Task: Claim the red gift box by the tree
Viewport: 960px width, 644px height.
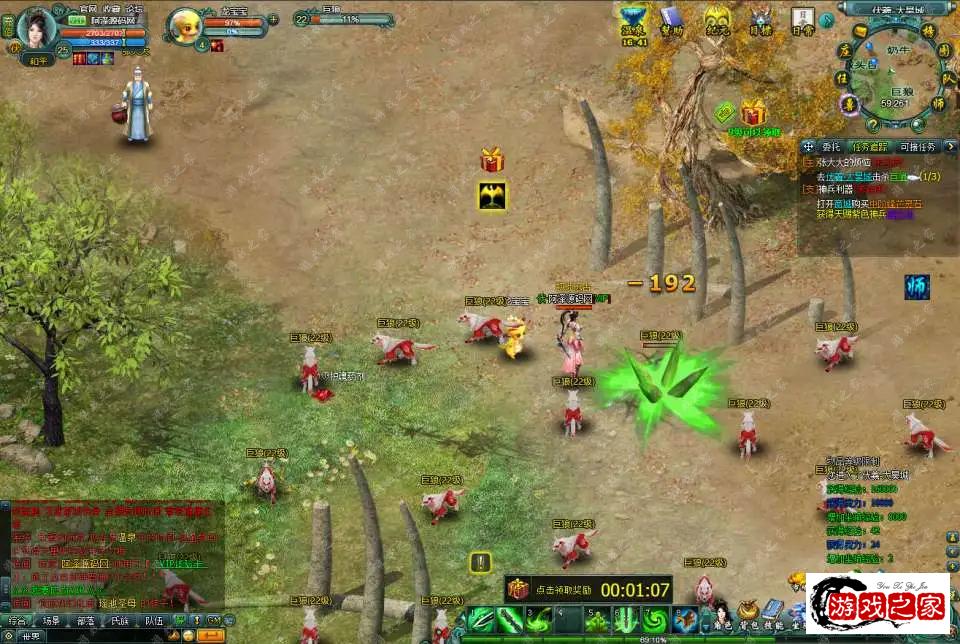Action: pos(753,113)
